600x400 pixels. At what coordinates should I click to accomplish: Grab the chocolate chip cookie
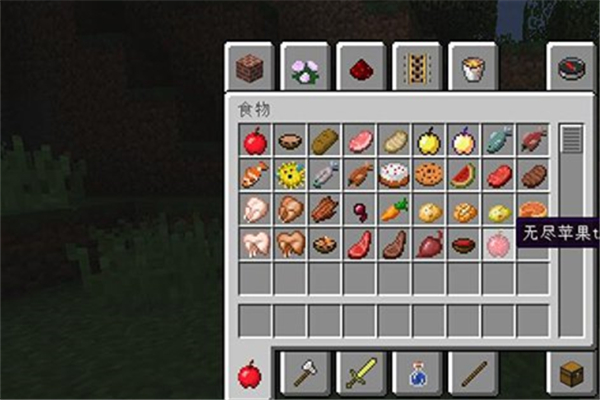[430, 176]
